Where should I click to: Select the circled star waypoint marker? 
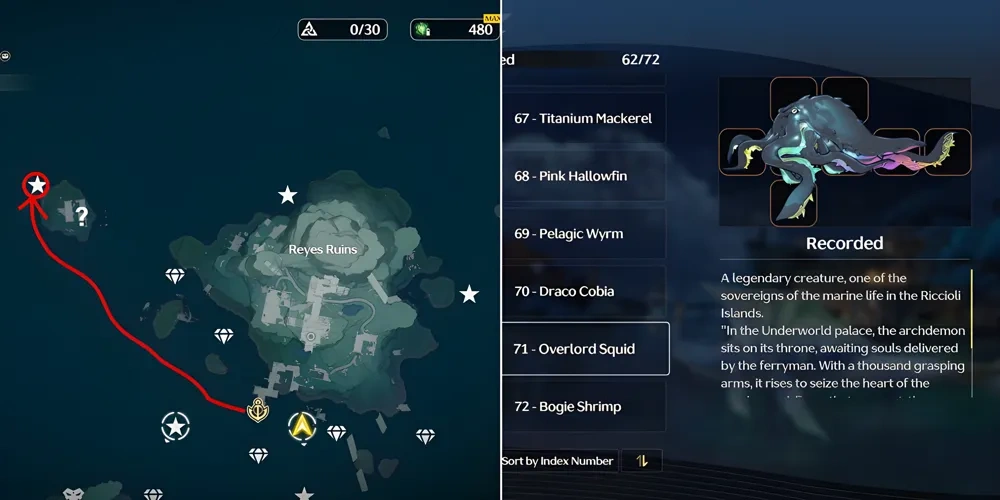[176, 428]
